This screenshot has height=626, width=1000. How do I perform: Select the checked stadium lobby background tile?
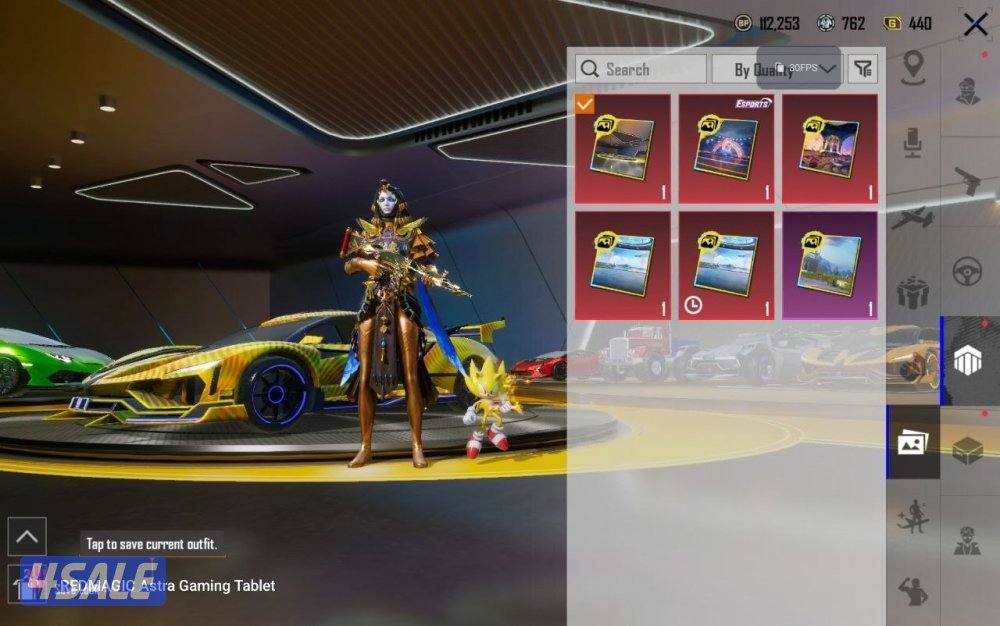(622, 149)
